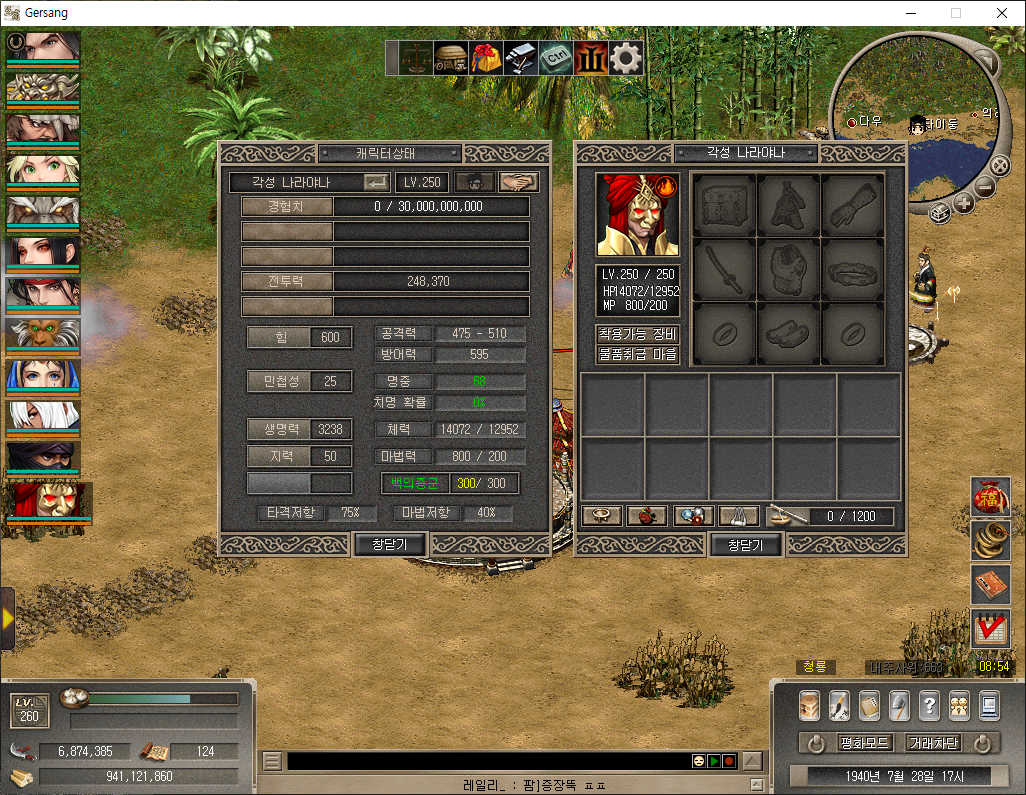Open the gear settings icon in top toolbar
The width and height of the screenshot is (1026, 795).
coord(626,58)
